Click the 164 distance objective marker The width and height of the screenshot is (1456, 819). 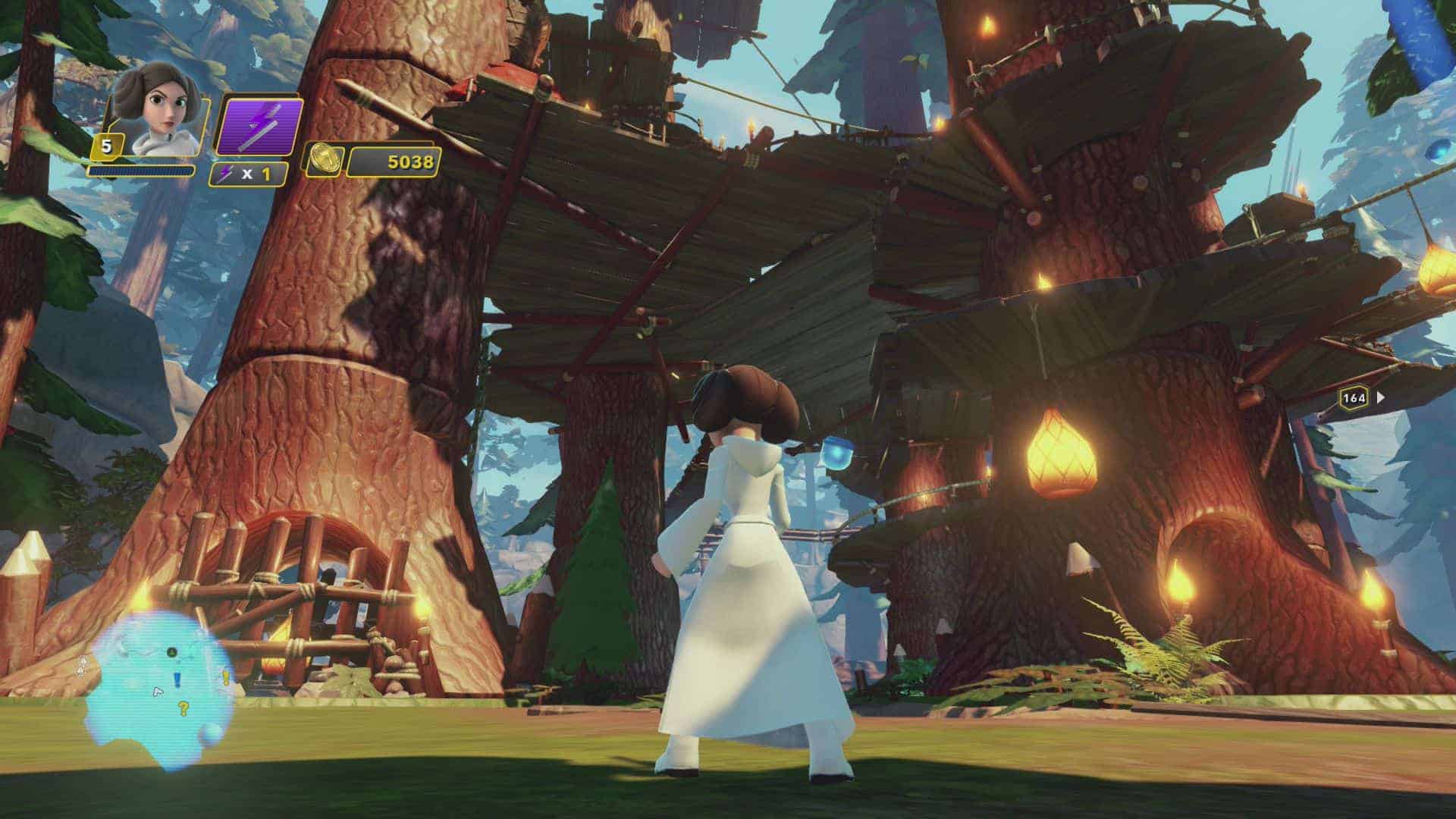pos(1354,397)
